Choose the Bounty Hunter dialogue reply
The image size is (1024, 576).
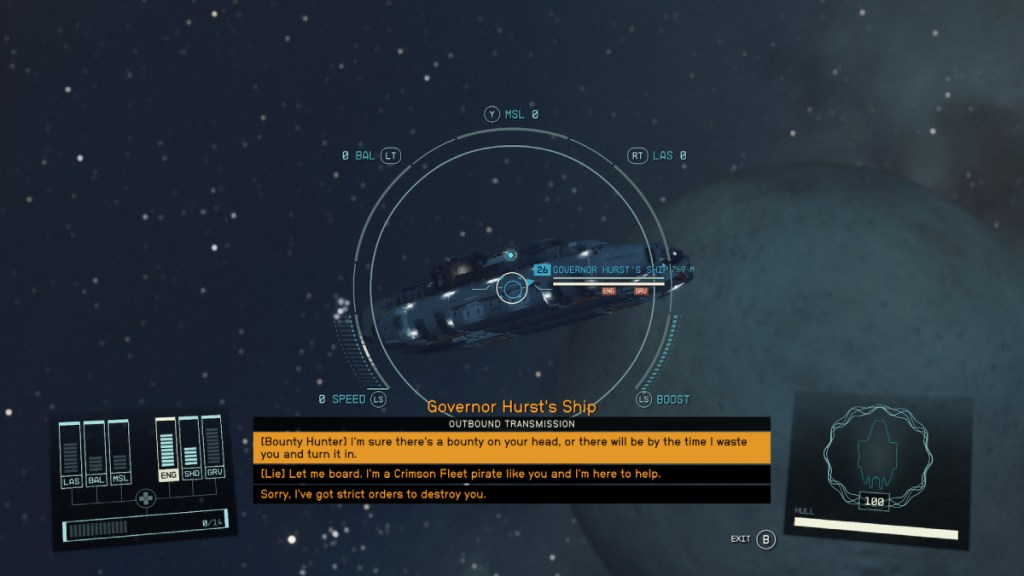511,447
